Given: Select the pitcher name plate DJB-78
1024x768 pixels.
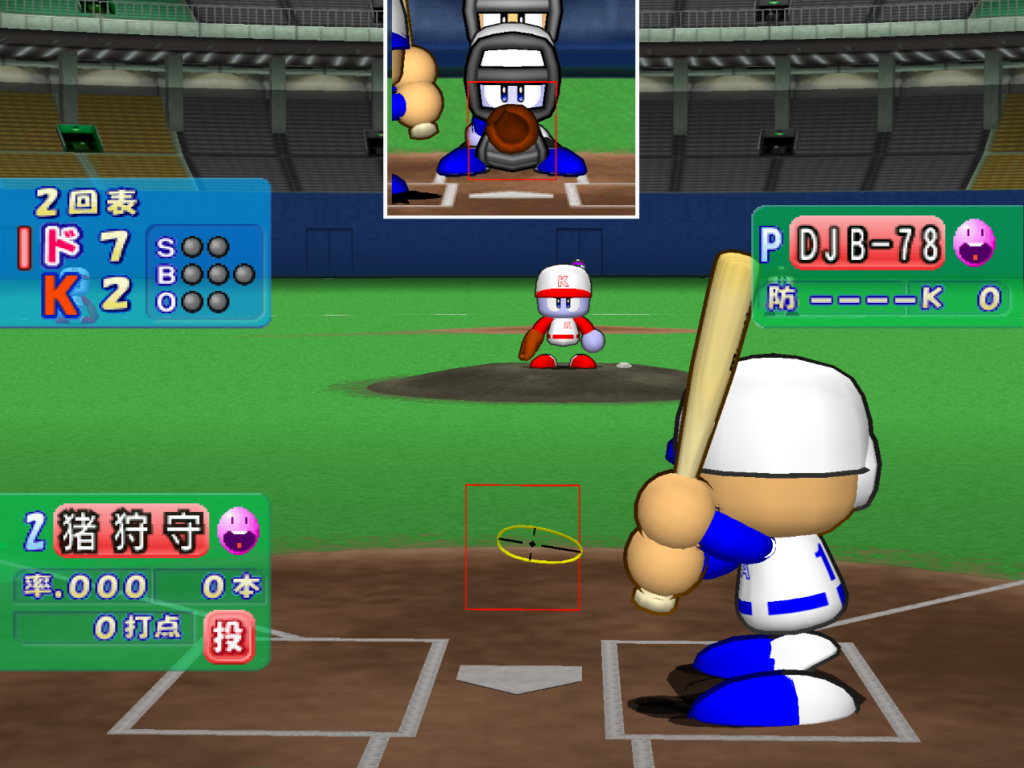Looking at the screenshot, I should (868, 244).
